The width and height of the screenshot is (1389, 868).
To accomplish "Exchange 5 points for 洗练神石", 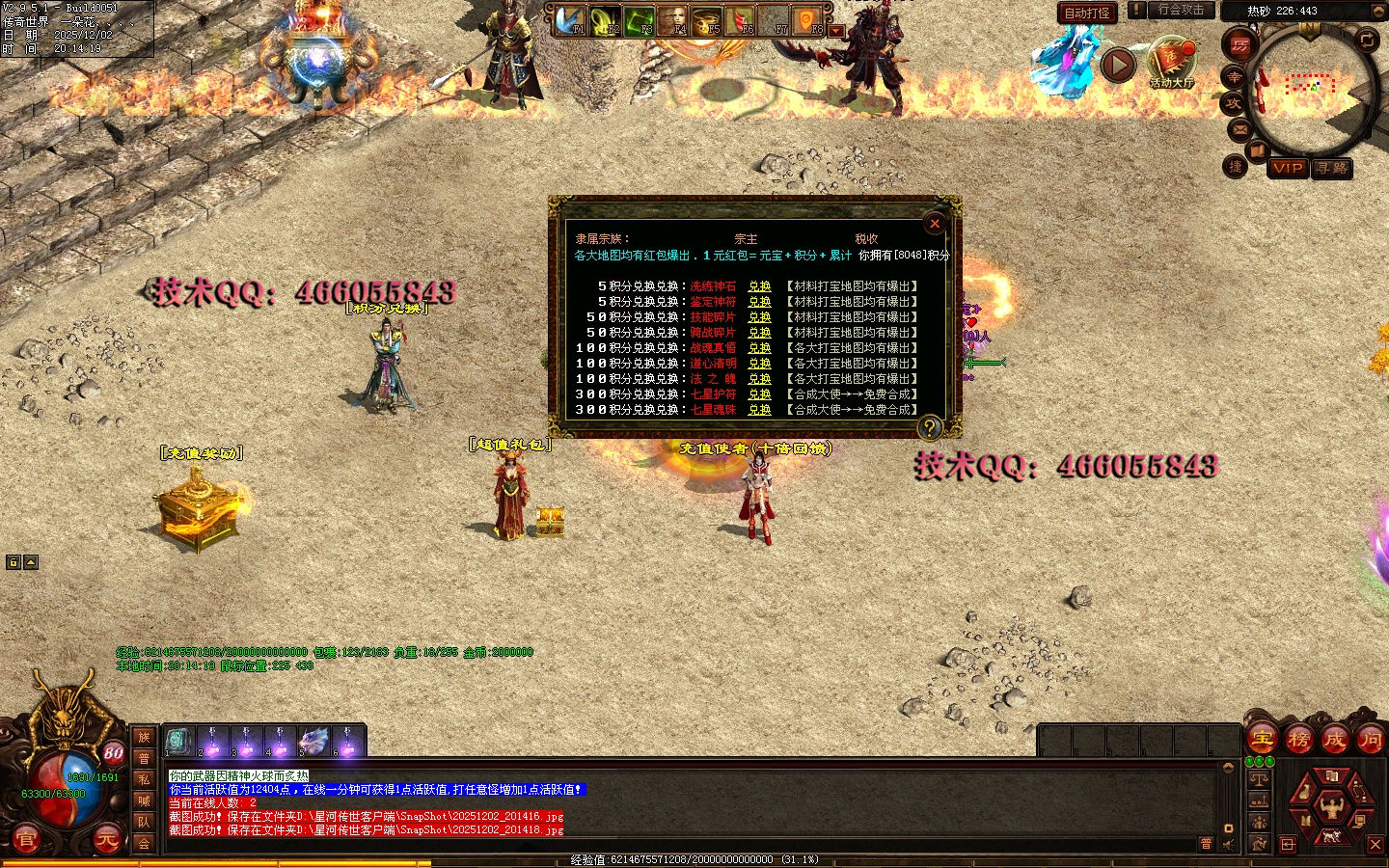I will pos(759,286).
